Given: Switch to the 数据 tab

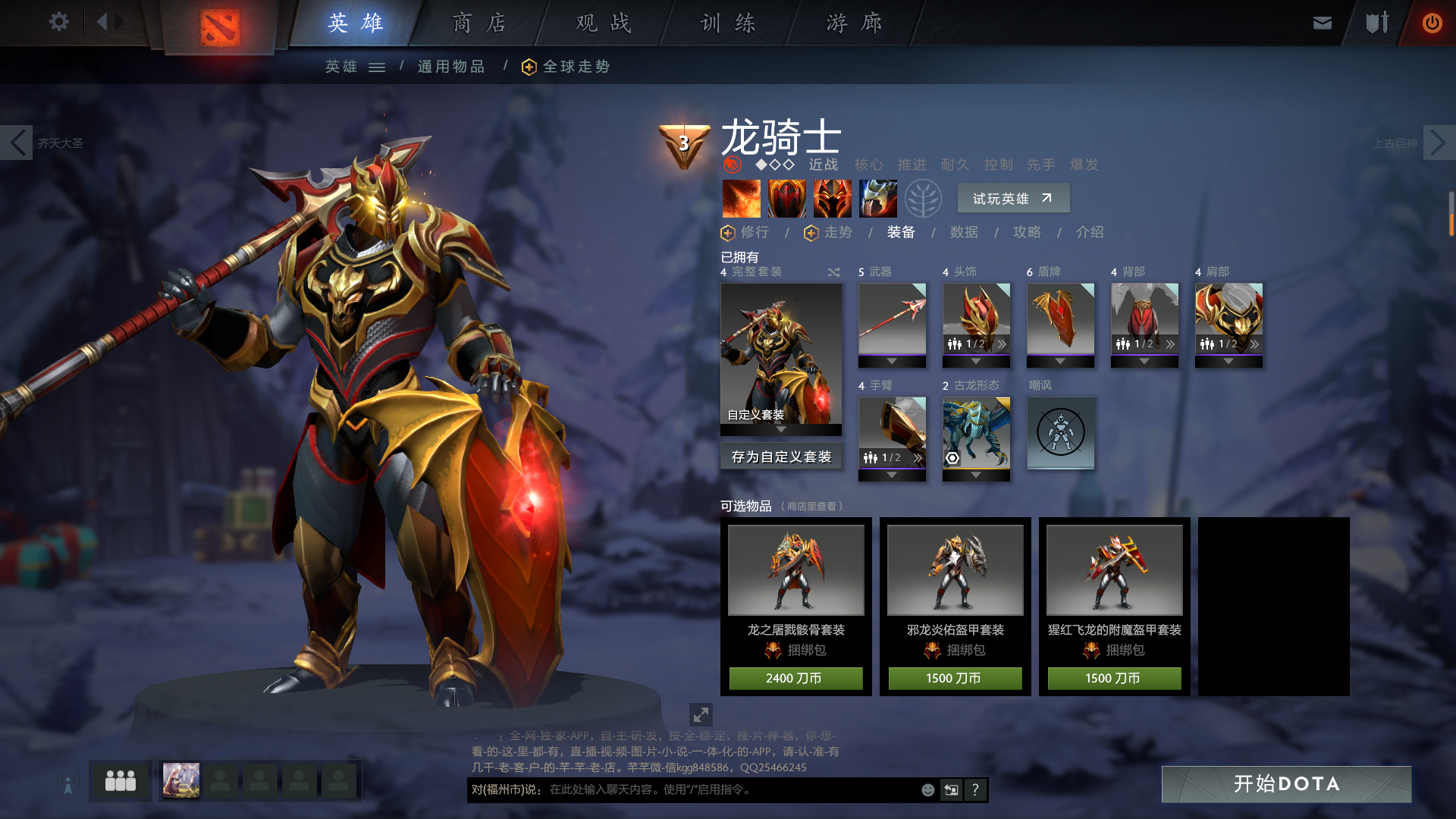Looking at the screenshot, I should click(962, 233).
